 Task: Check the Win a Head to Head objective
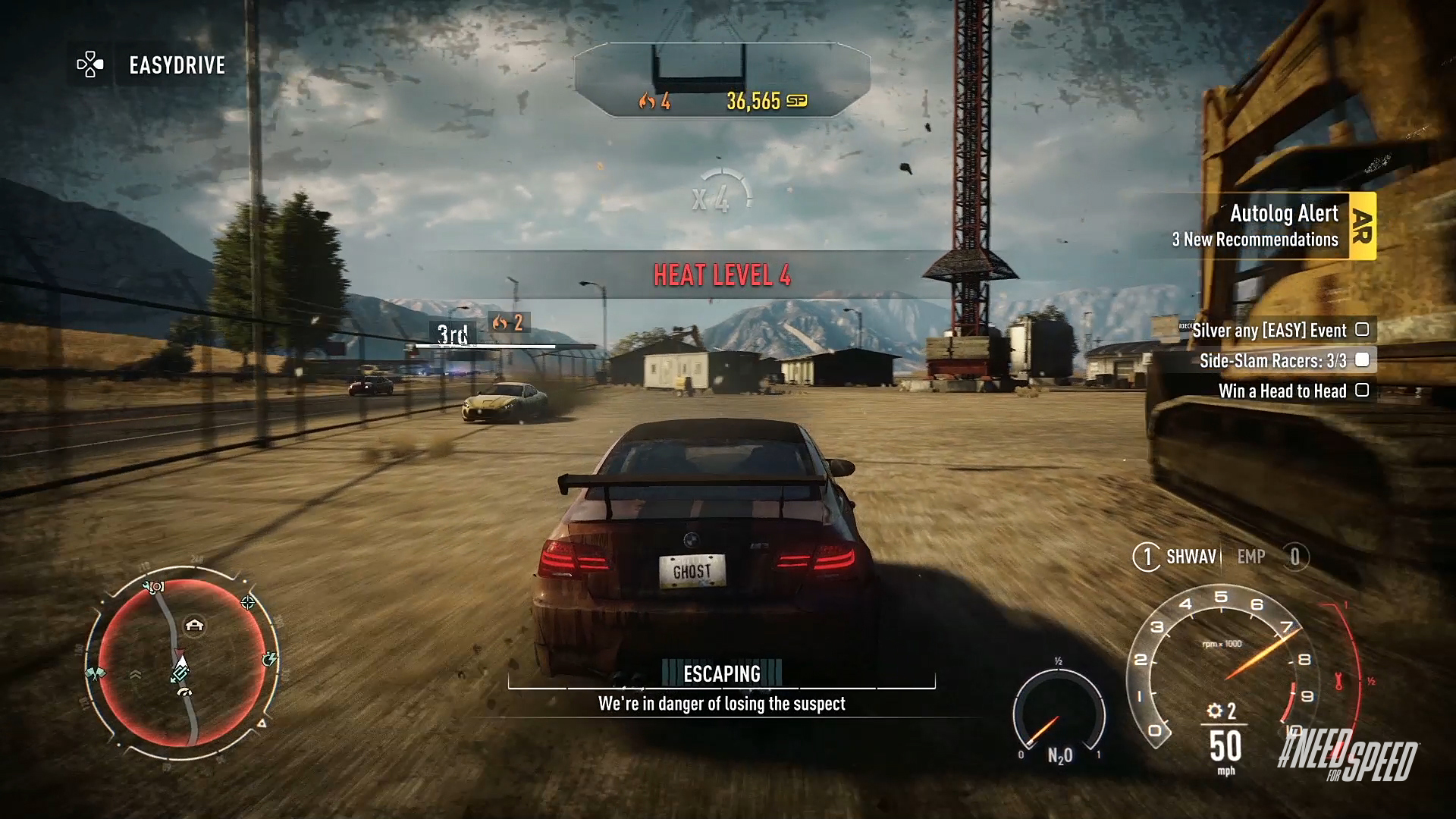(1363, 391)
